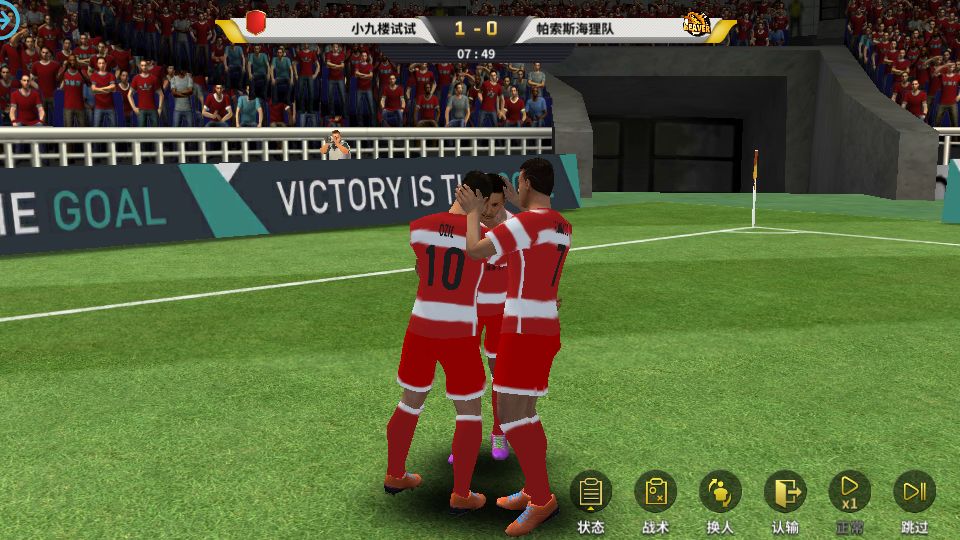Choose 换人 to substitute a player
Screen dimensions: 960x540
click(720, 492)
